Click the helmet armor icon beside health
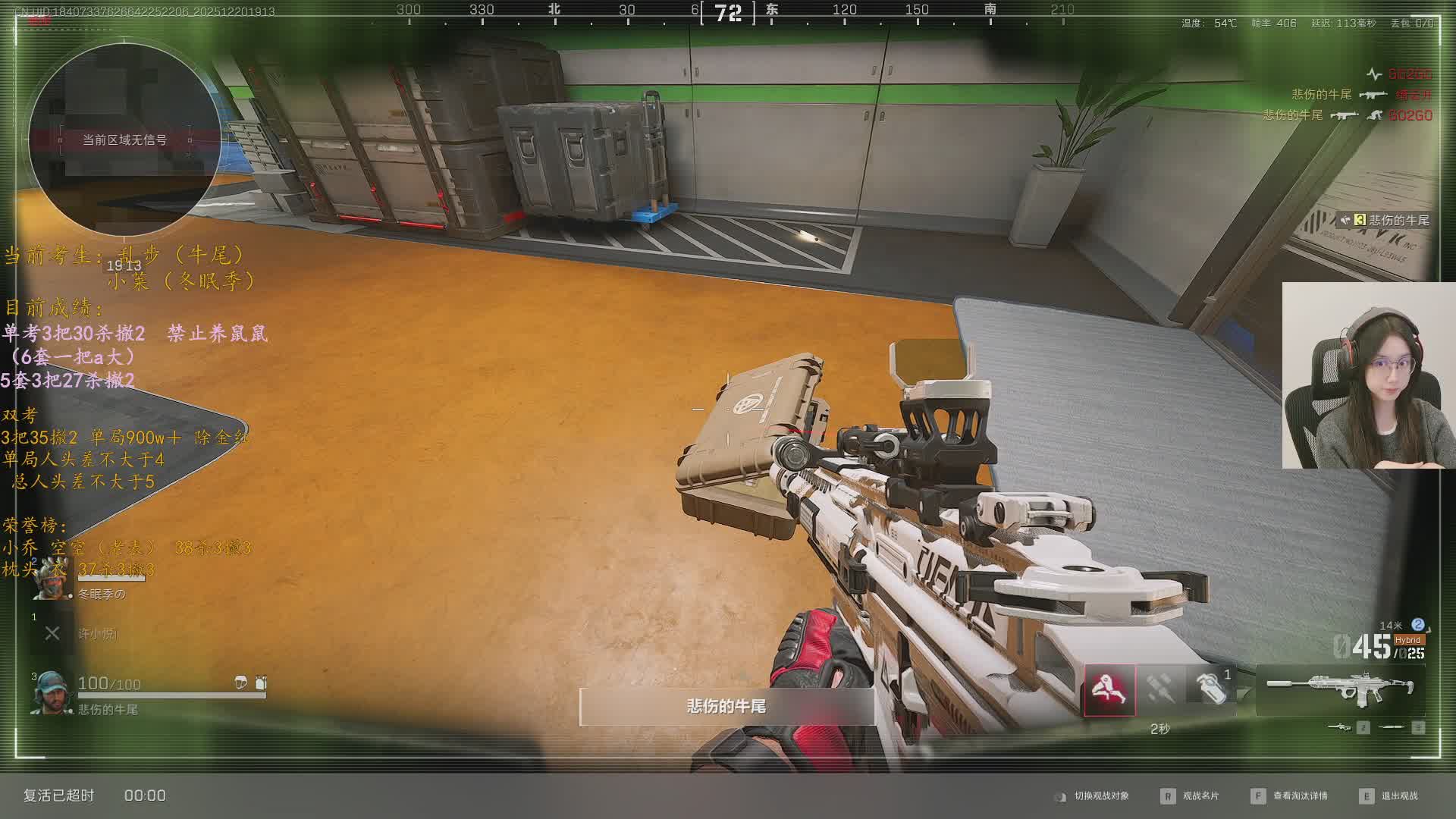 241,683
